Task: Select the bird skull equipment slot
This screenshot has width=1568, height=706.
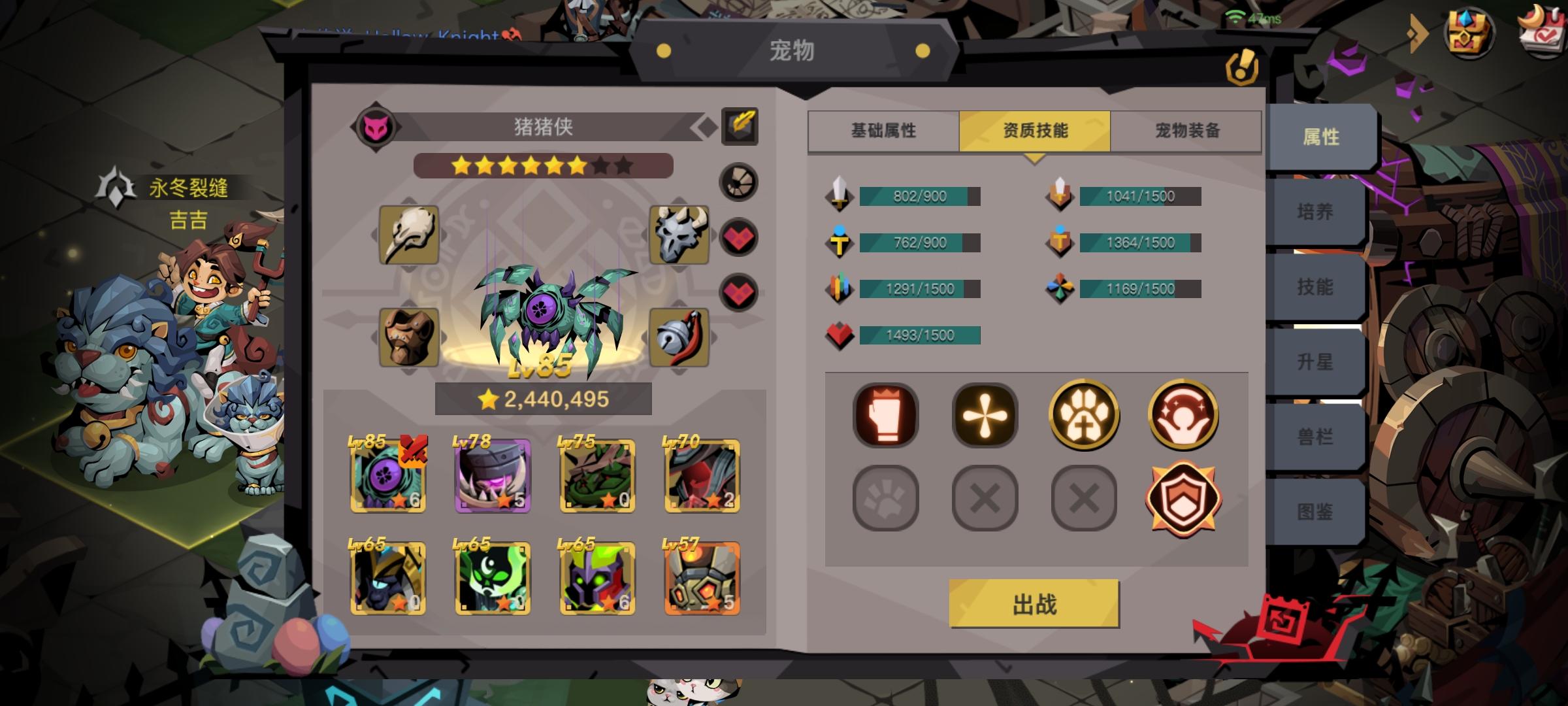Action: [408, 235]
